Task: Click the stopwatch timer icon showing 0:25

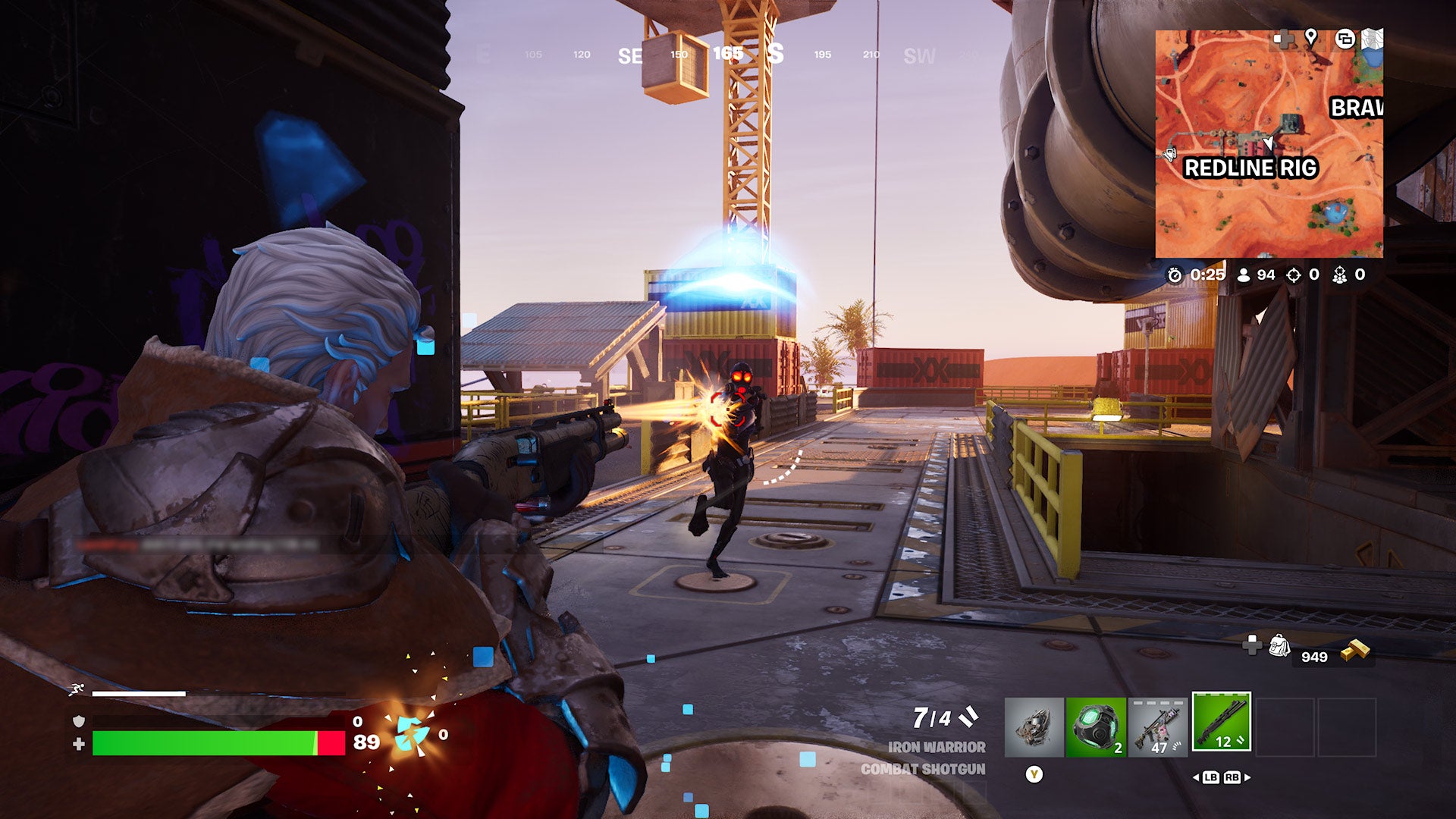Action: 1175,275
